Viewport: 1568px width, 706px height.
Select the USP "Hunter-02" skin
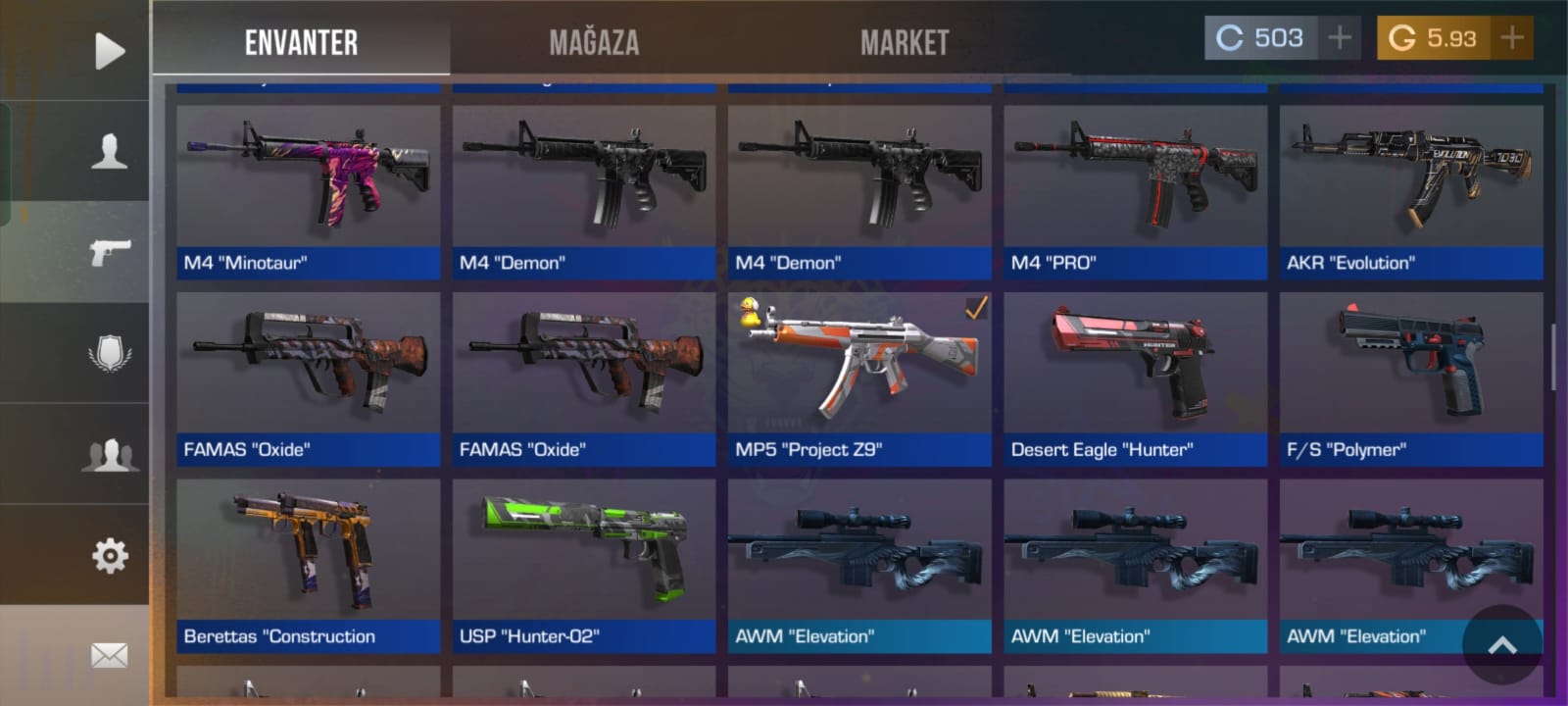click(584, 565)
